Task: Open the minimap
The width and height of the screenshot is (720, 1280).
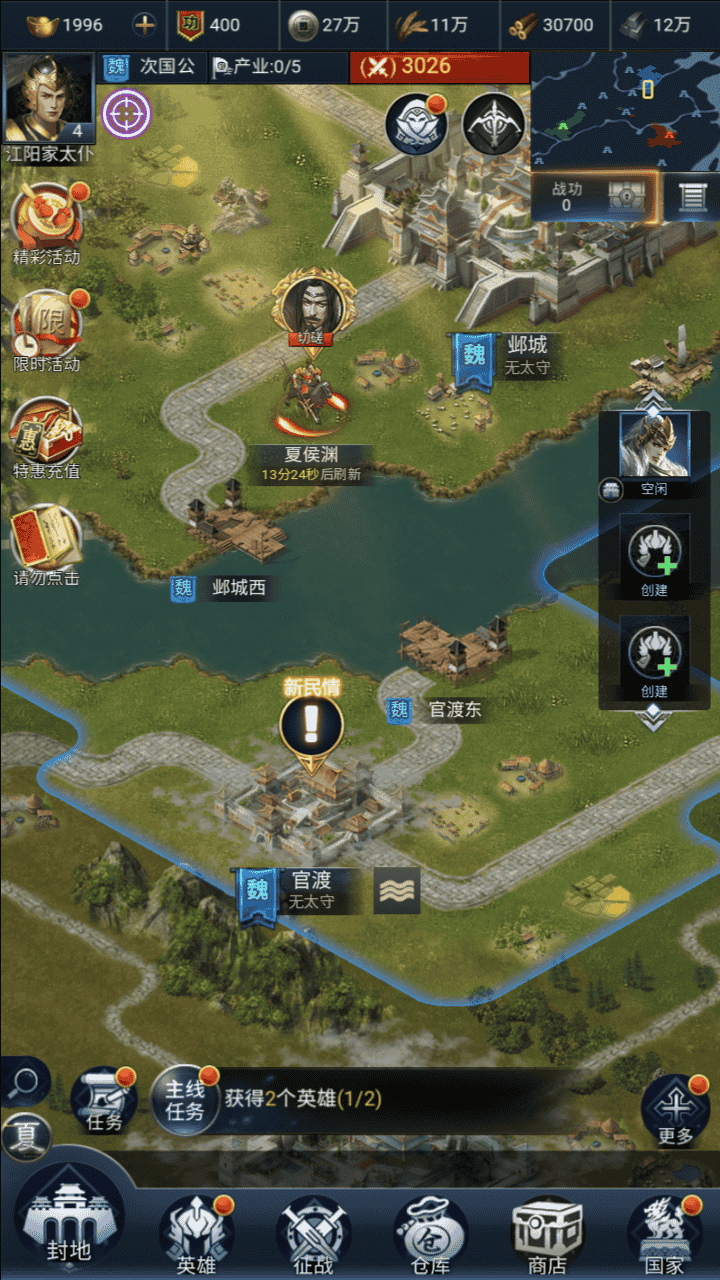Action: pos(624,110)
